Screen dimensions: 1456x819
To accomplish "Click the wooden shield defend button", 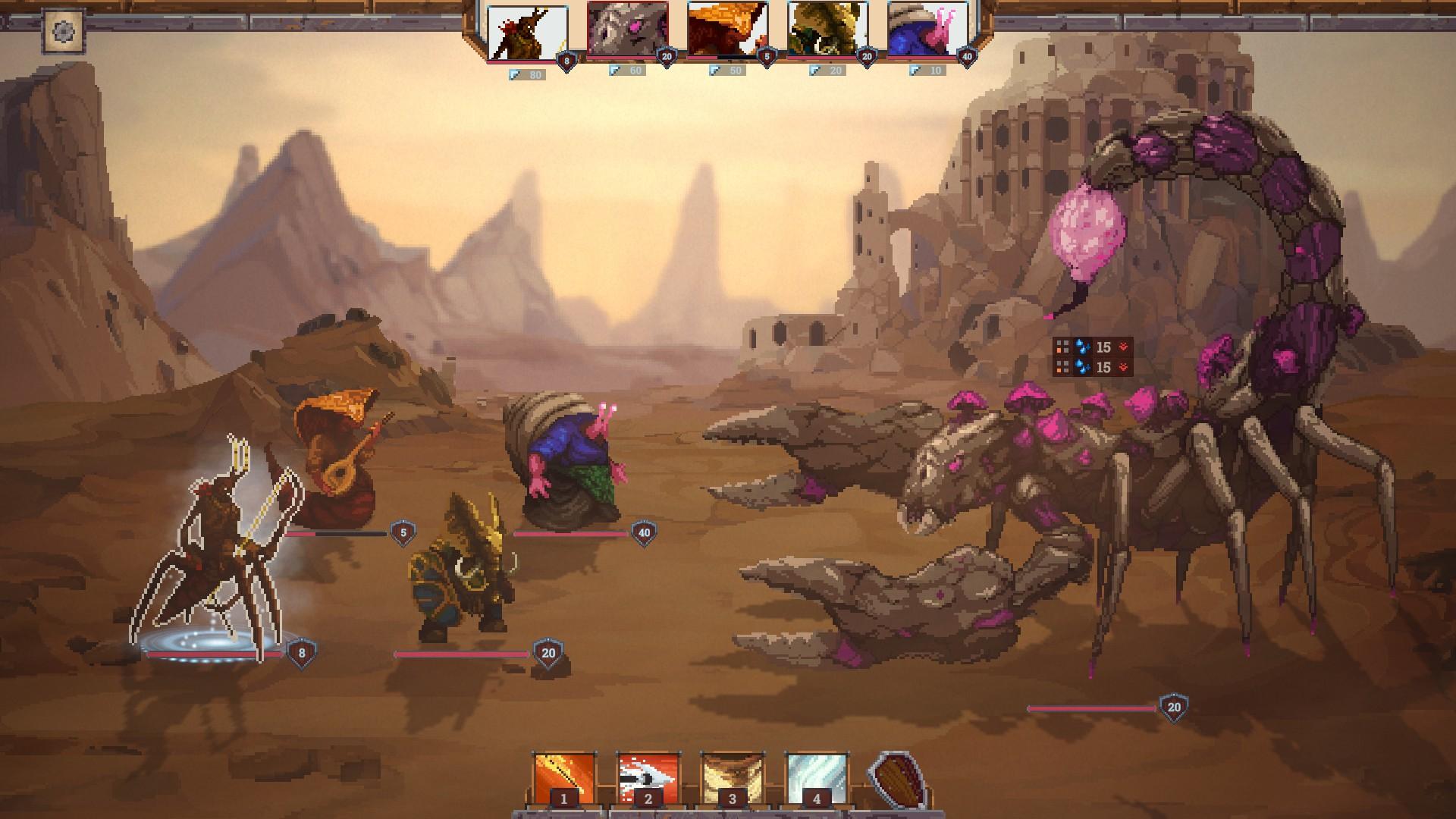I will (x=899, y=780).
